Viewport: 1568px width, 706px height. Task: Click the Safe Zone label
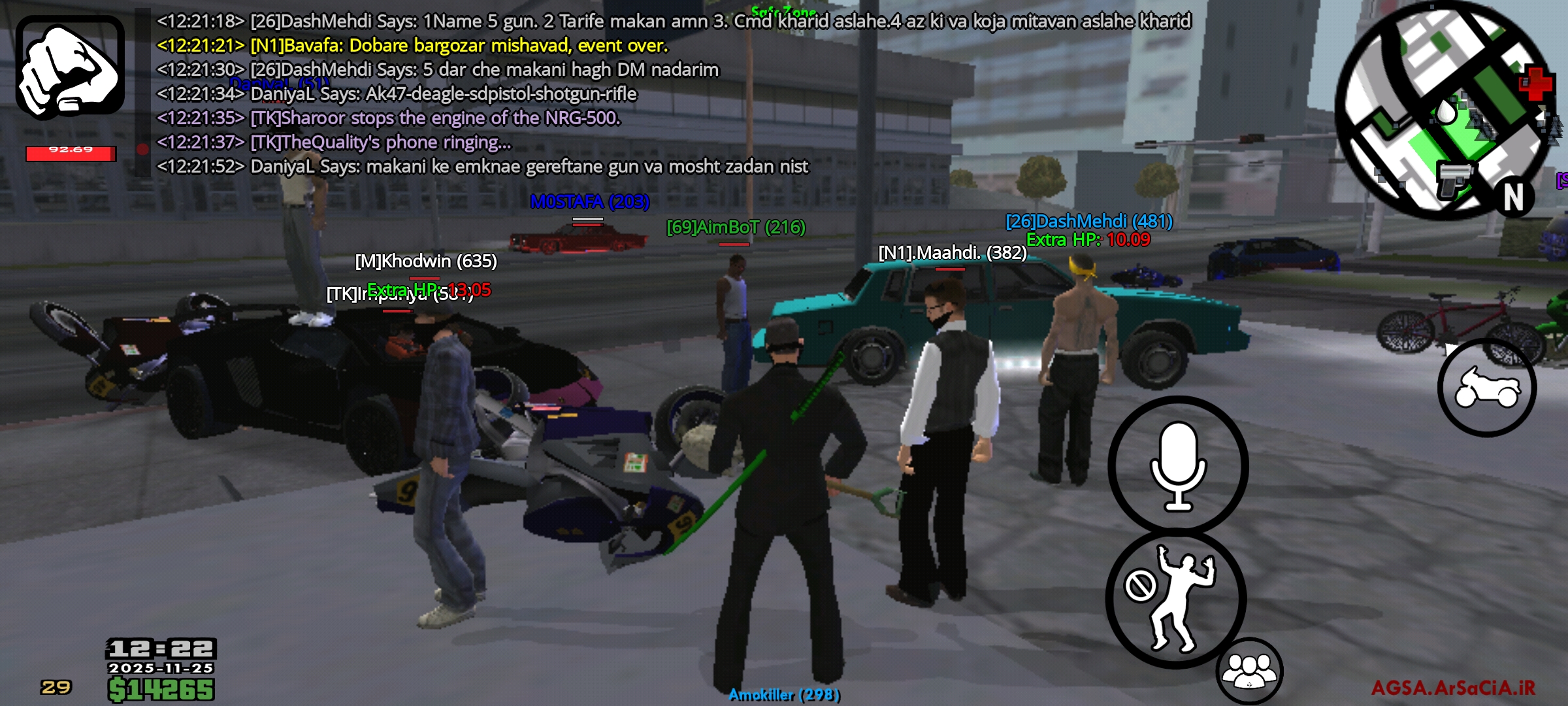(x=783, y=10)
